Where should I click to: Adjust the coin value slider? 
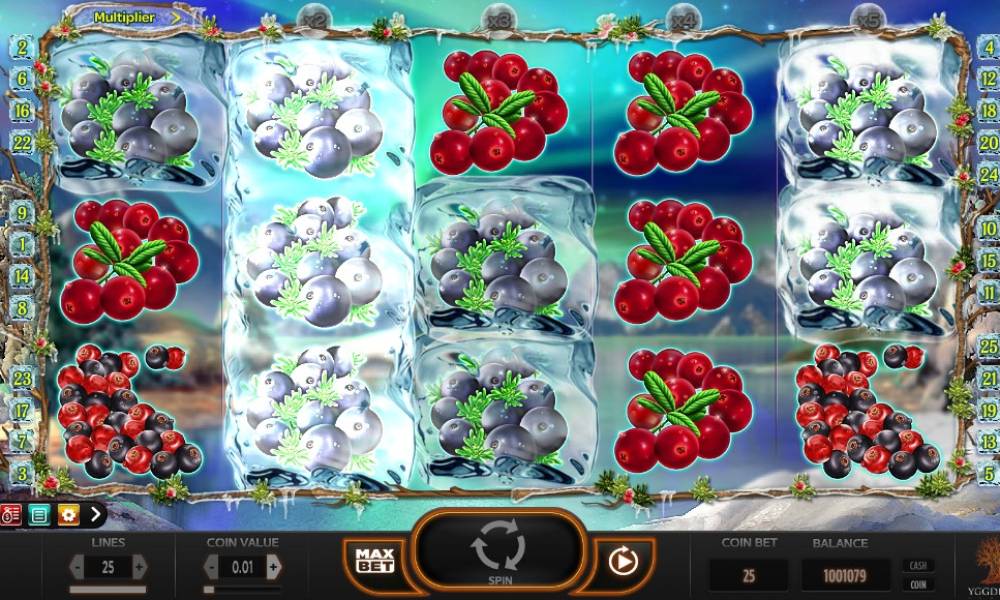point(242,590)
